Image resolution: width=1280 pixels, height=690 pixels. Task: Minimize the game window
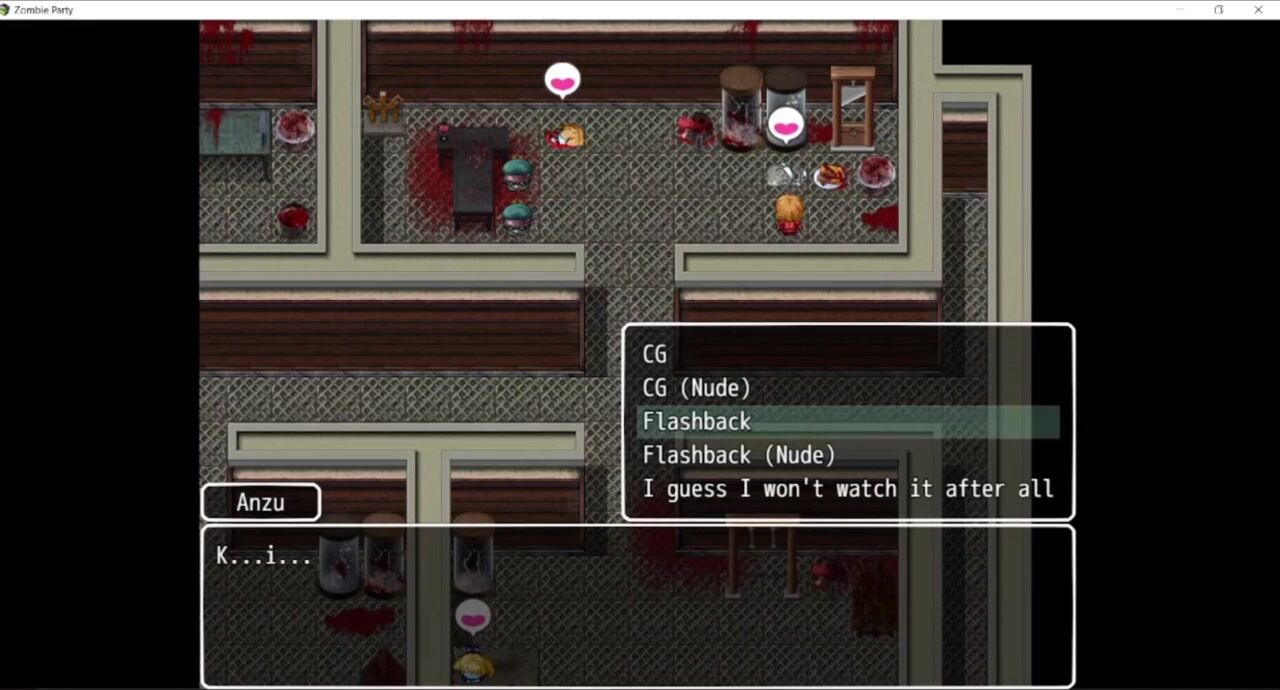pyautogui.click(x=1180, y=10)
